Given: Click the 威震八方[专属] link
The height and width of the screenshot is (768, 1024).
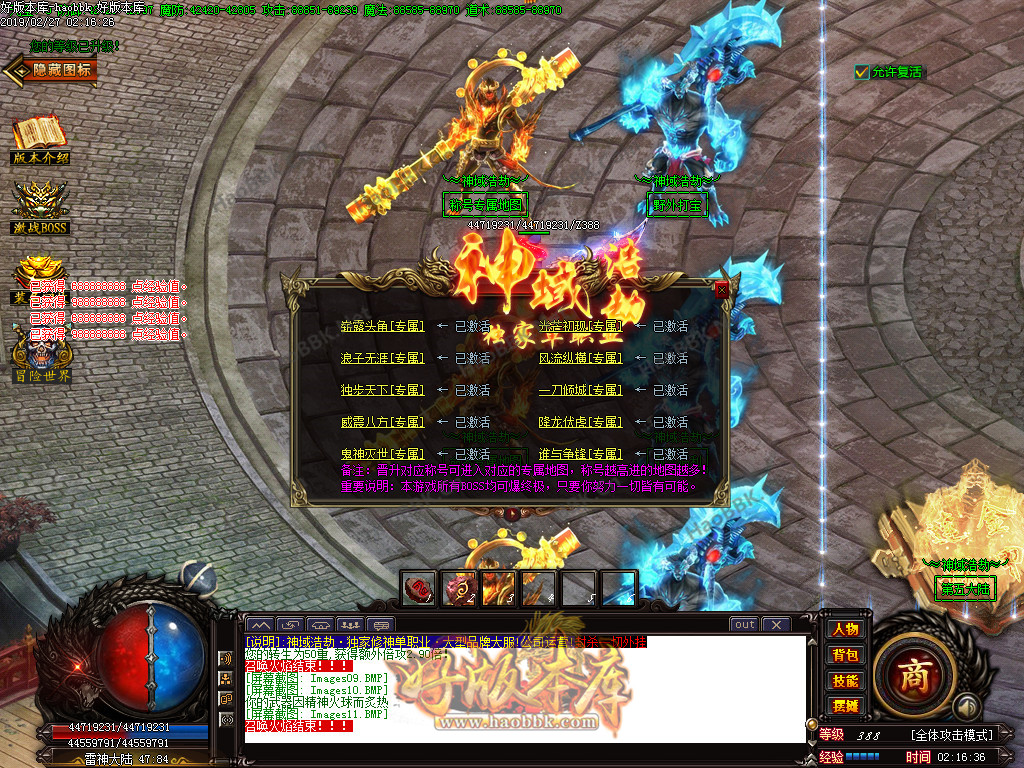Looking at the screenshot, I should [x=382, y=422].
